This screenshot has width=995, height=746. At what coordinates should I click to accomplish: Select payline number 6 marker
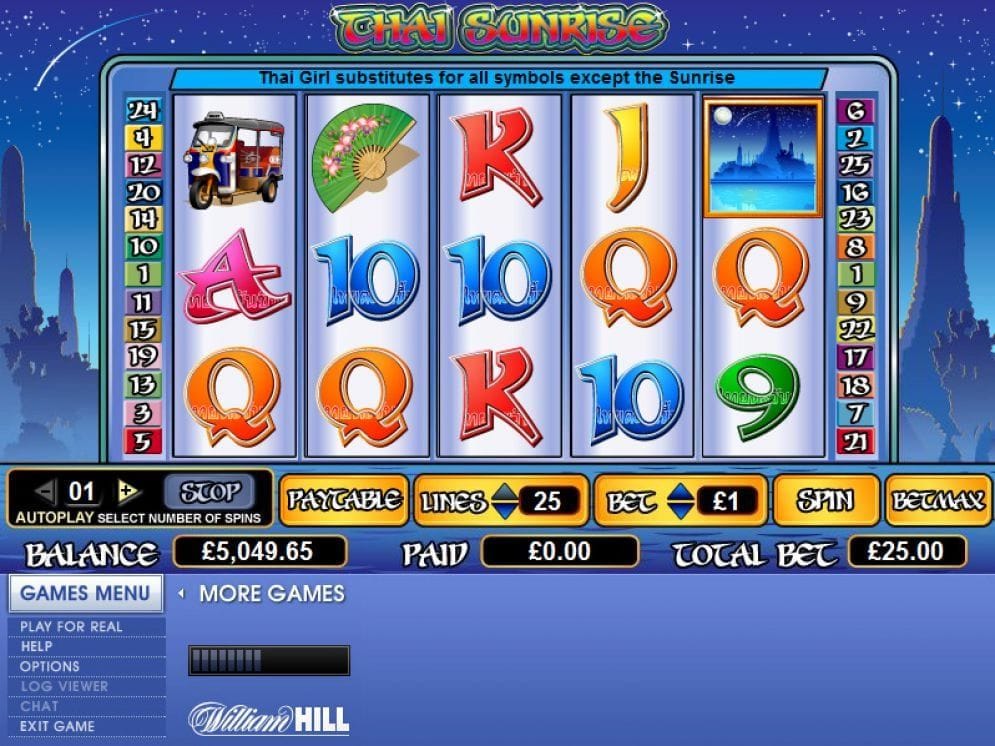tap(857, 111)
